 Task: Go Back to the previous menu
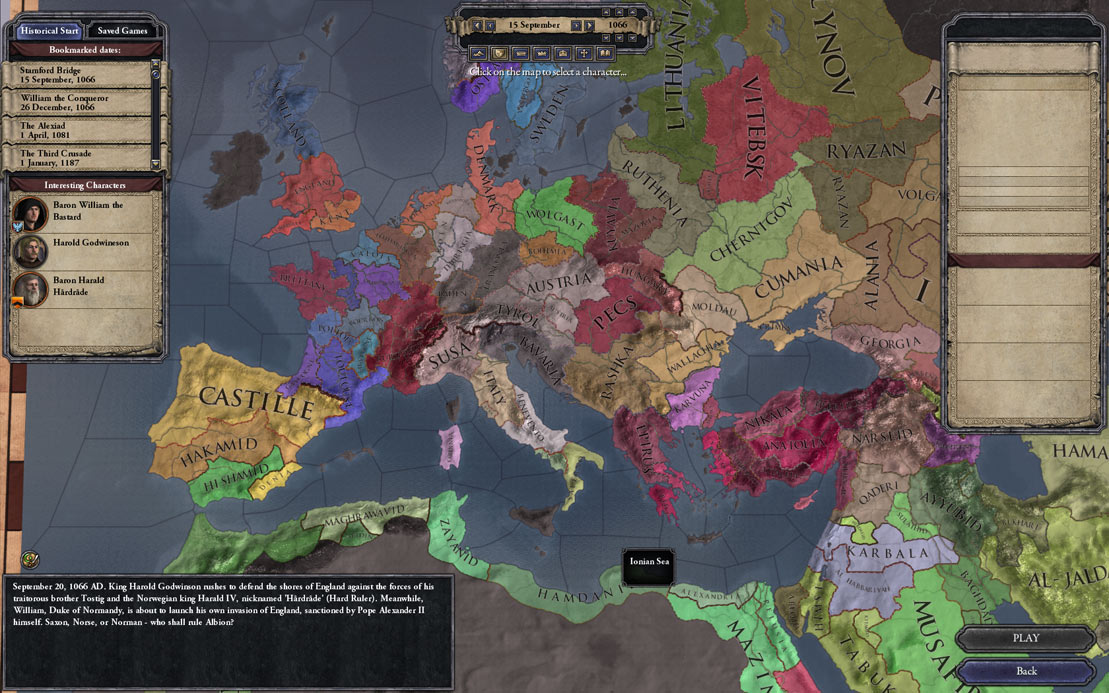[1025, 671]
